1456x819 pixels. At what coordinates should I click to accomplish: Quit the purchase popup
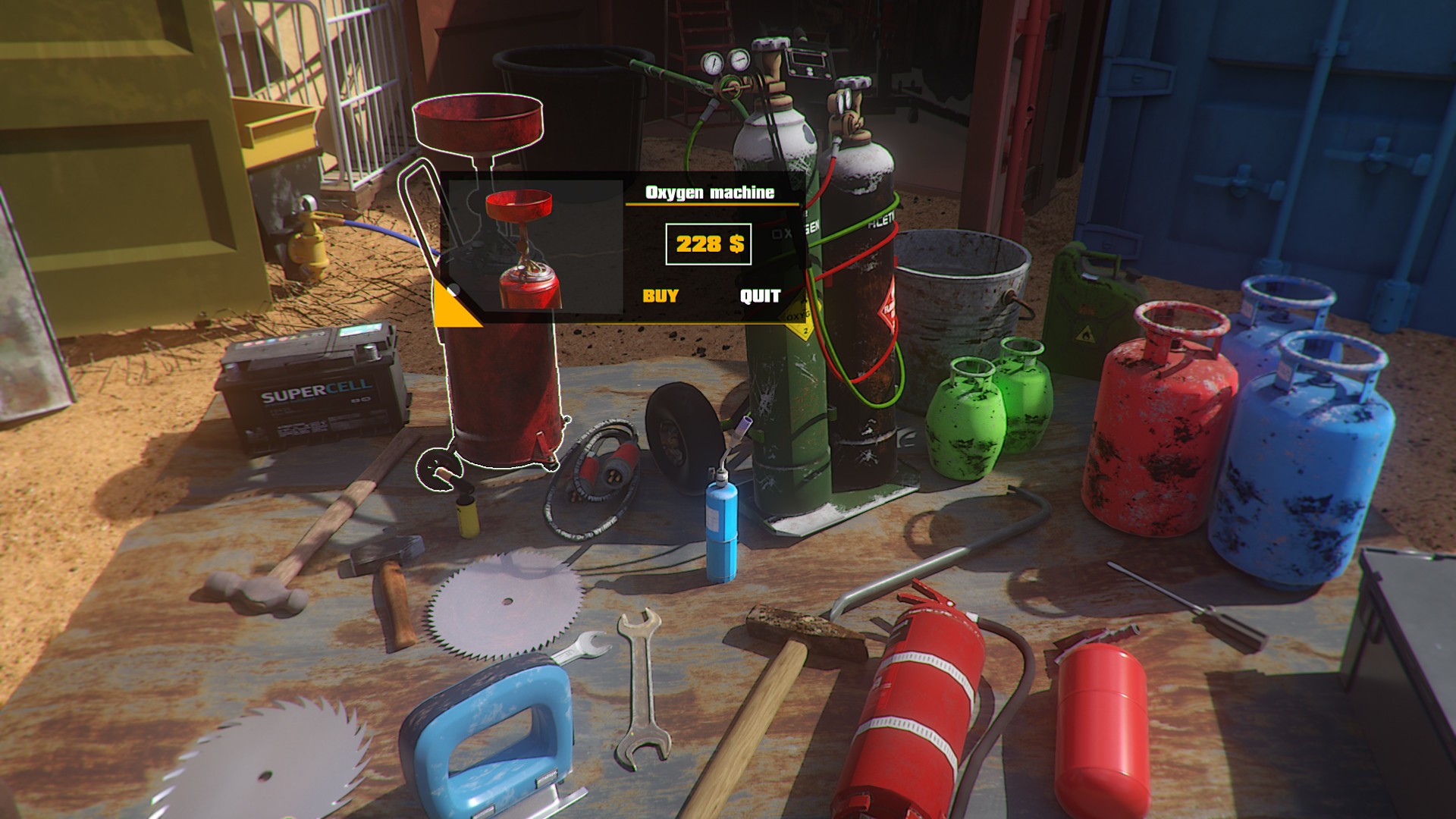(x=760, y=296)
